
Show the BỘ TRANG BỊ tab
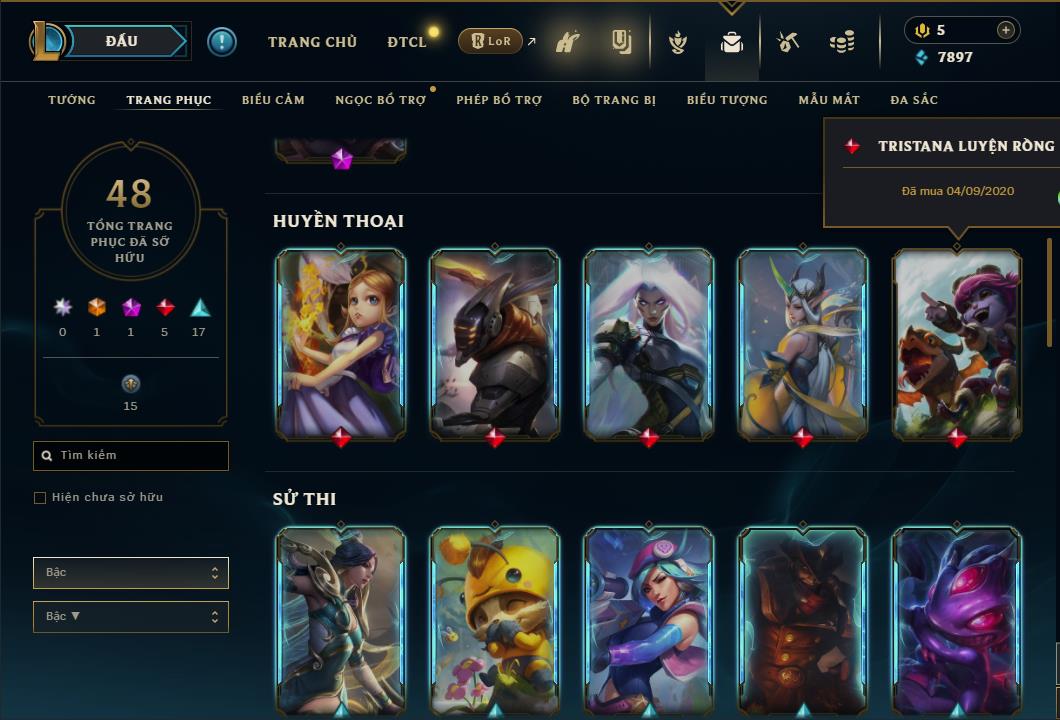click(x=614, y=100)
